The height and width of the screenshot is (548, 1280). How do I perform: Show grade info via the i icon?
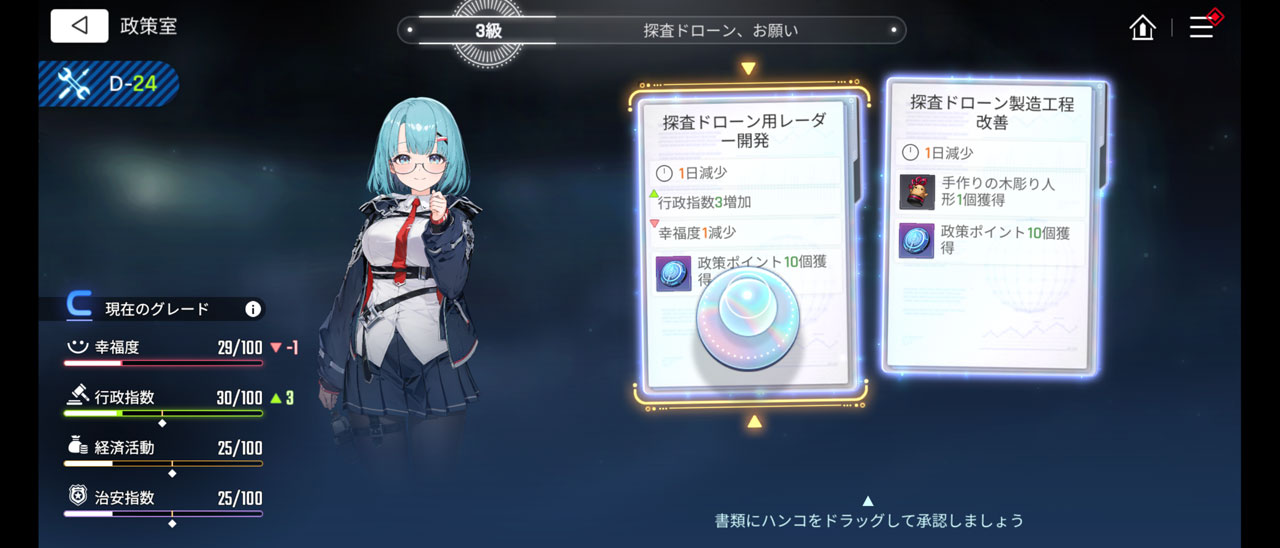click(253, 309)
